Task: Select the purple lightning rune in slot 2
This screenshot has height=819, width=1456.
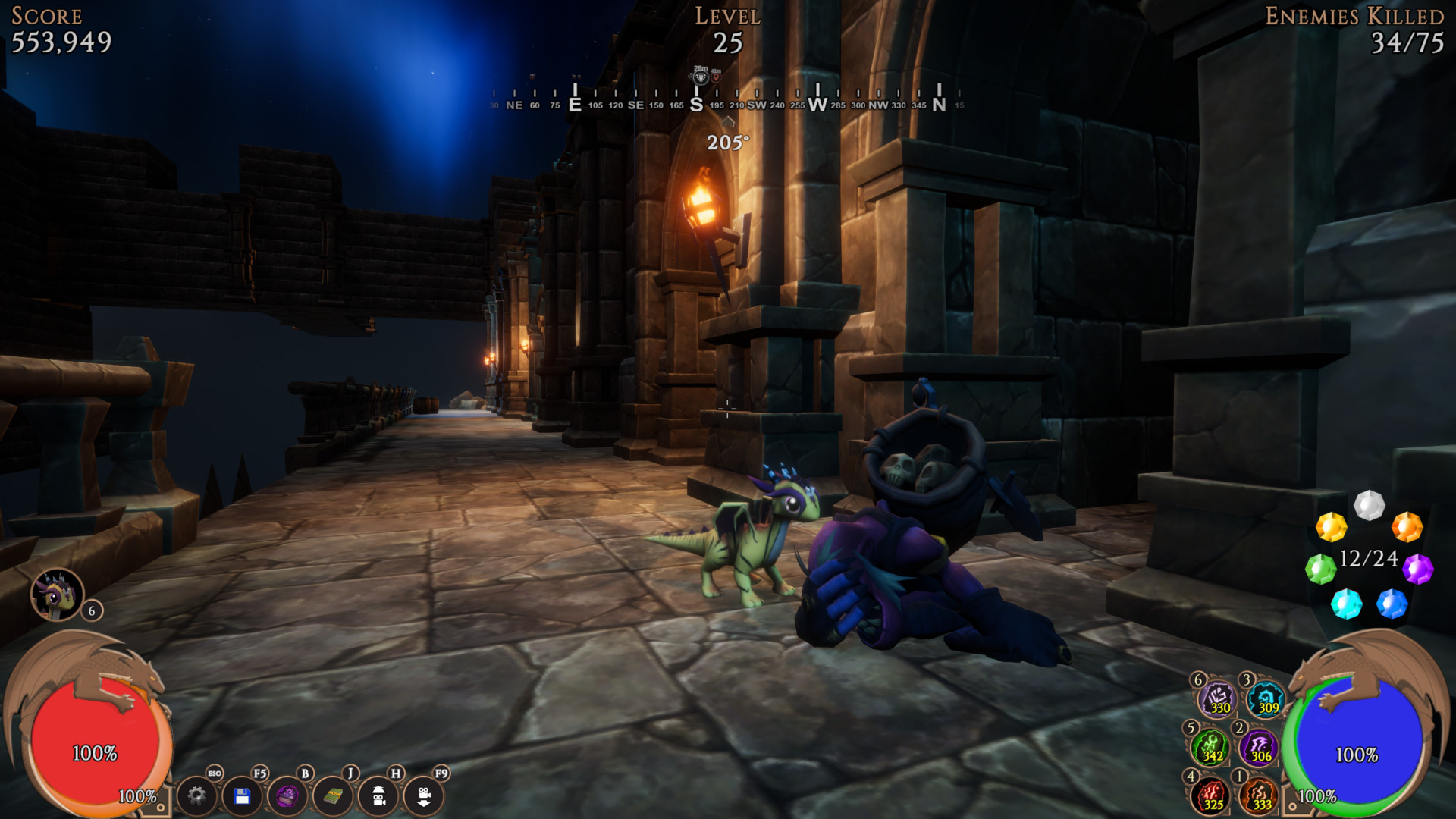Action: coord(1260,747)
